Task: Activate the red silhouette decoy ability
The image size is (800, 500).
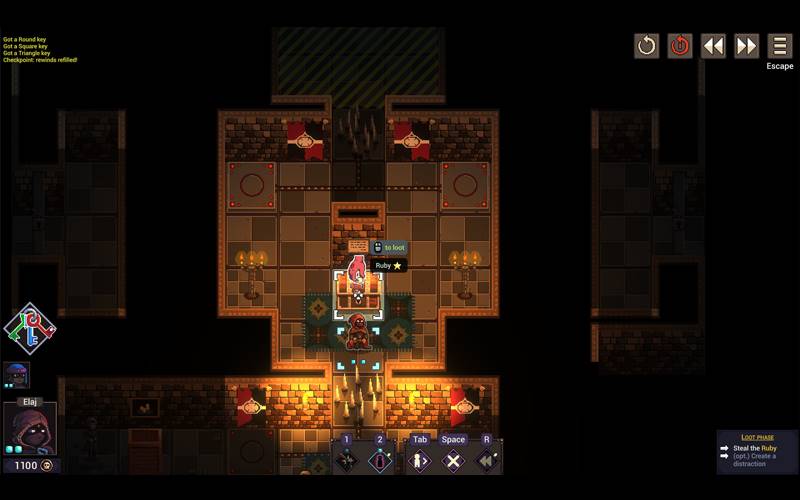Action: coord(380,461)
